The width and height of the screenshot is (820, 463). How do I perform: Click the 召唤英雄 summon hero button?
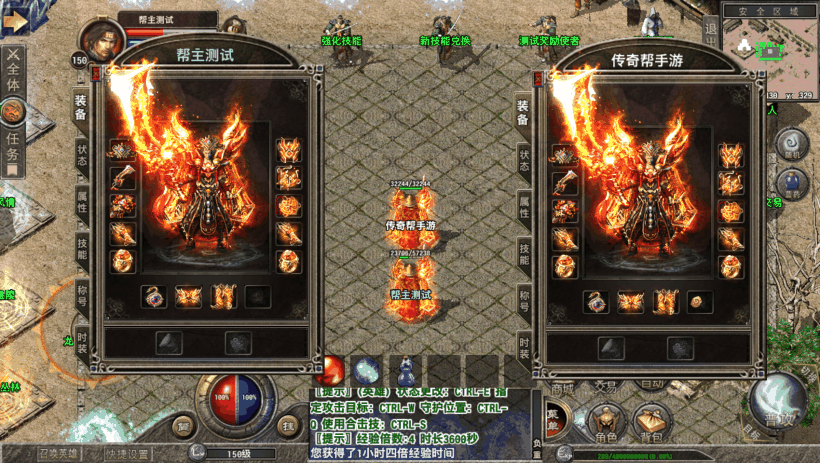tap(60, 454)
